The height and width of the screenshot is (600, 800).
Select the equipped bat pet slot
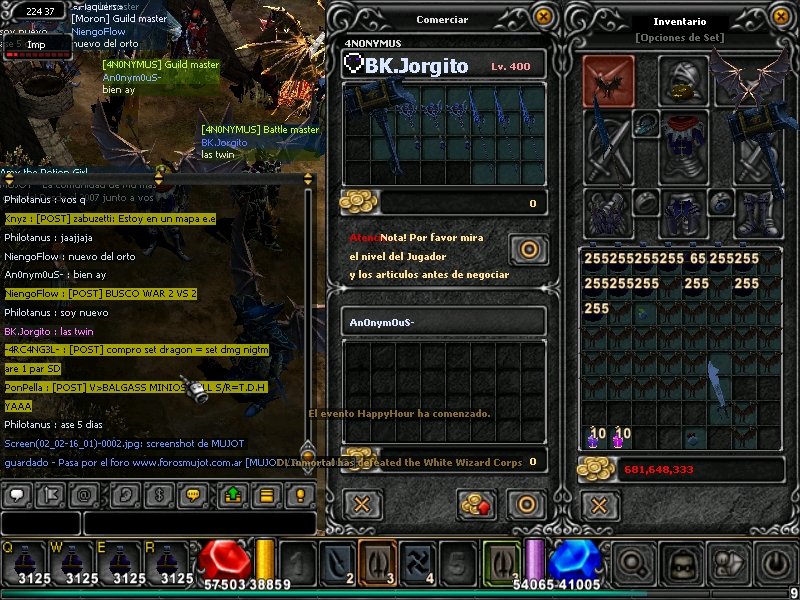click(x=608, y=80)
